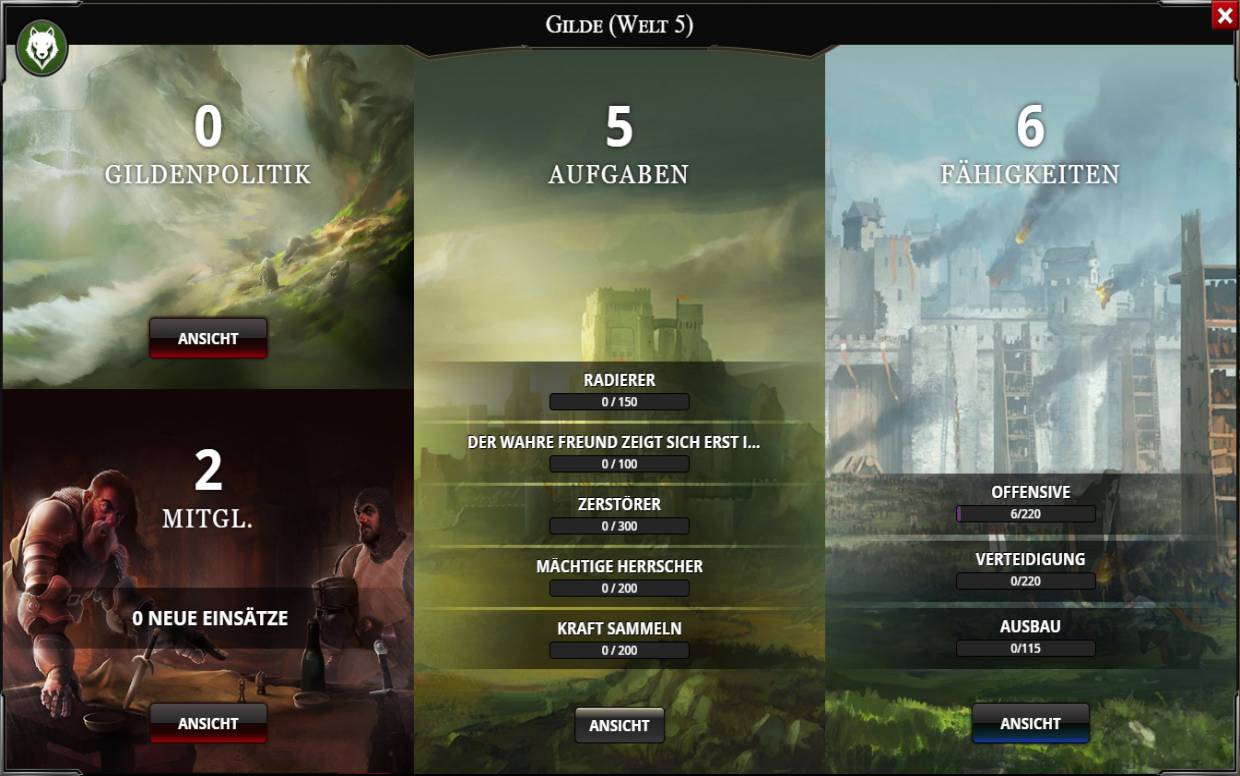Select the Radierer task entry
Image resolution: width=1240 pixels, height=776 pixels.
pos(619,391)
